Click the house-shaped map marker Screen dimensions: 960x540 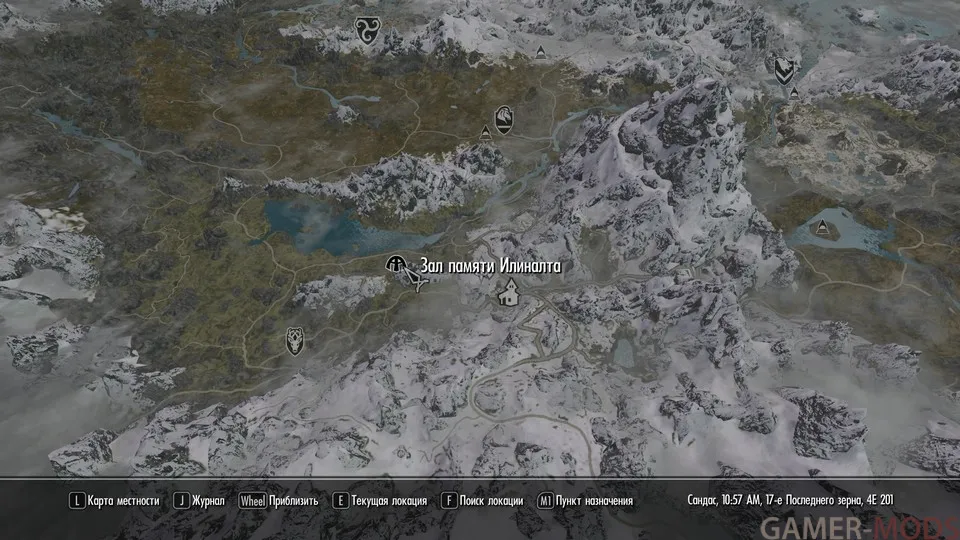(509, 293)
